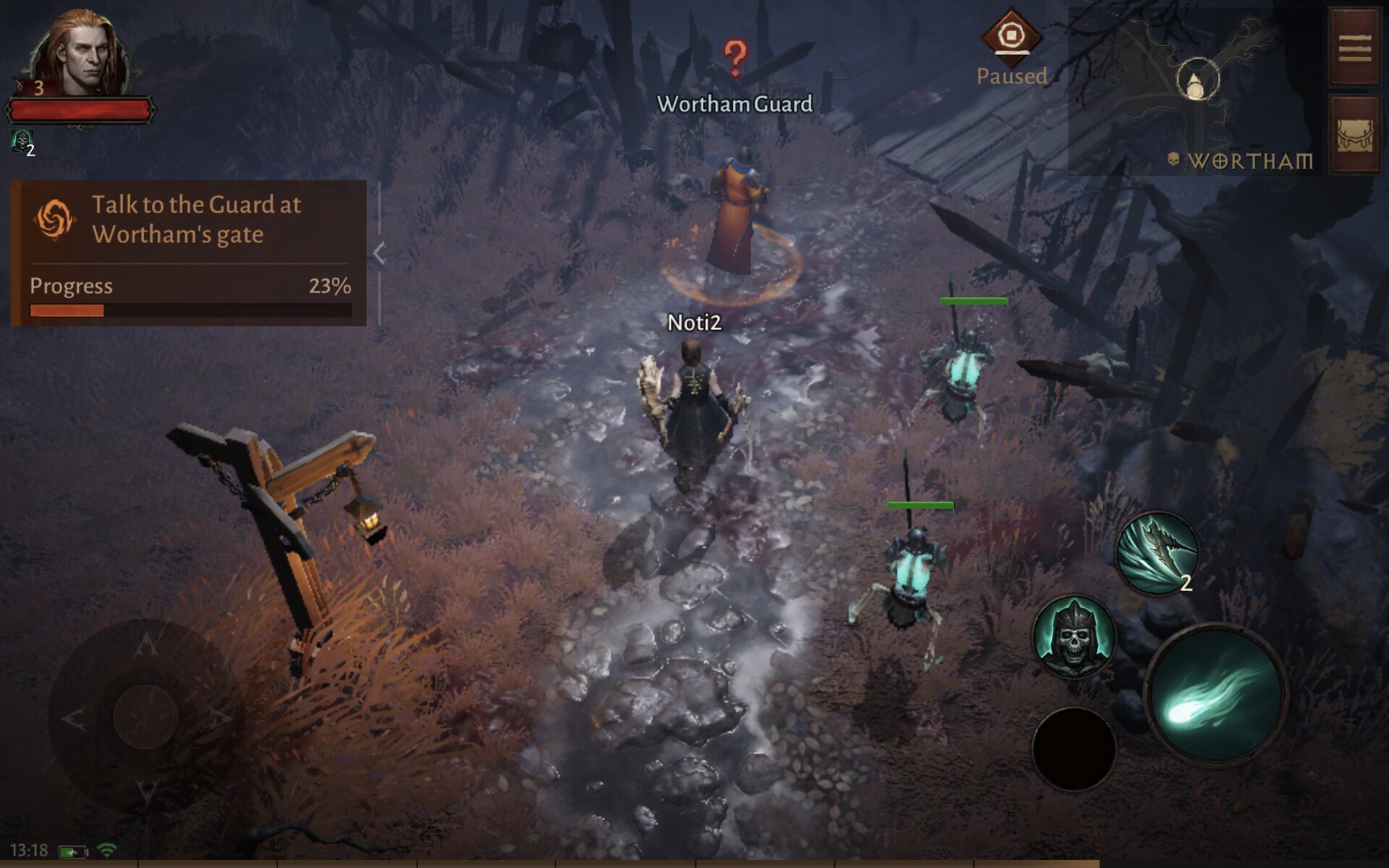1389x868 pixels.
Task: Open the inventory bag button
Action: point(1354,135)
